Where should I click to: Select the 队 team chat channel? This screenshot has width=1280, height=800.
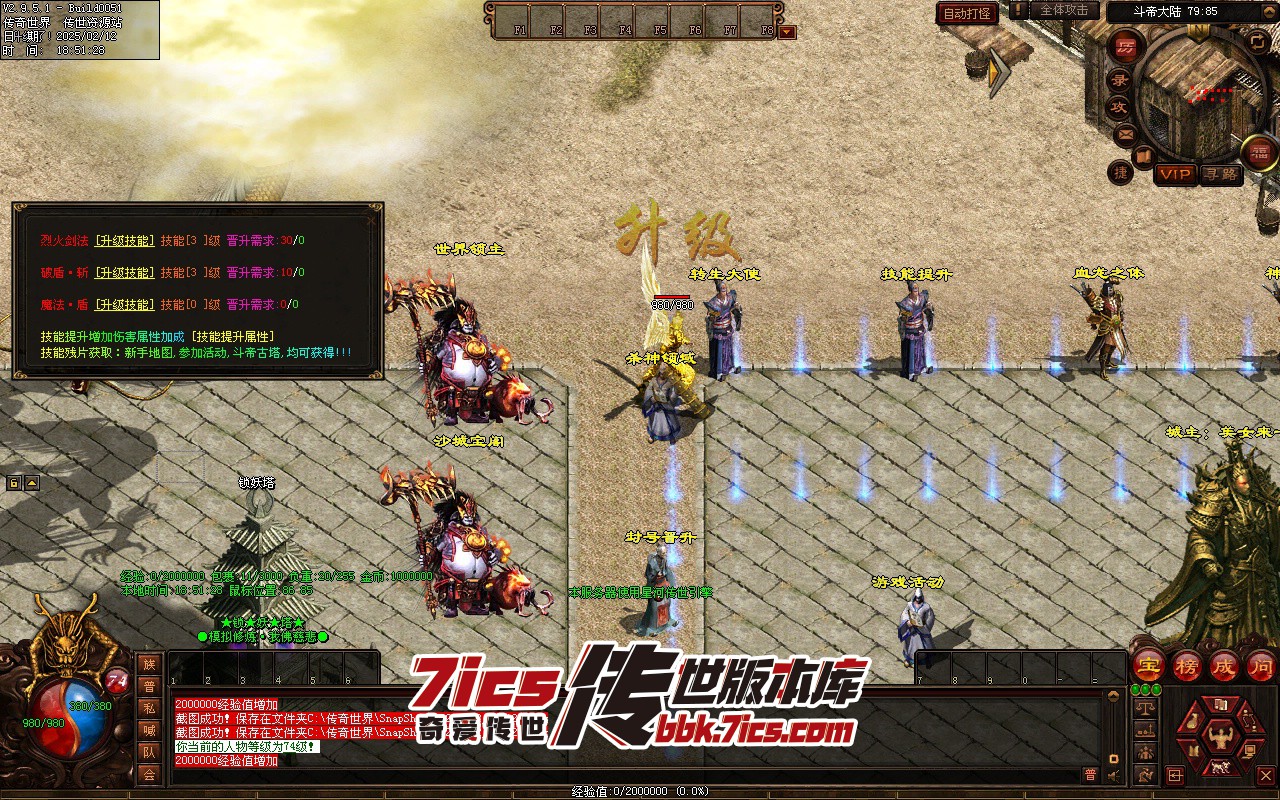(149, 752)
